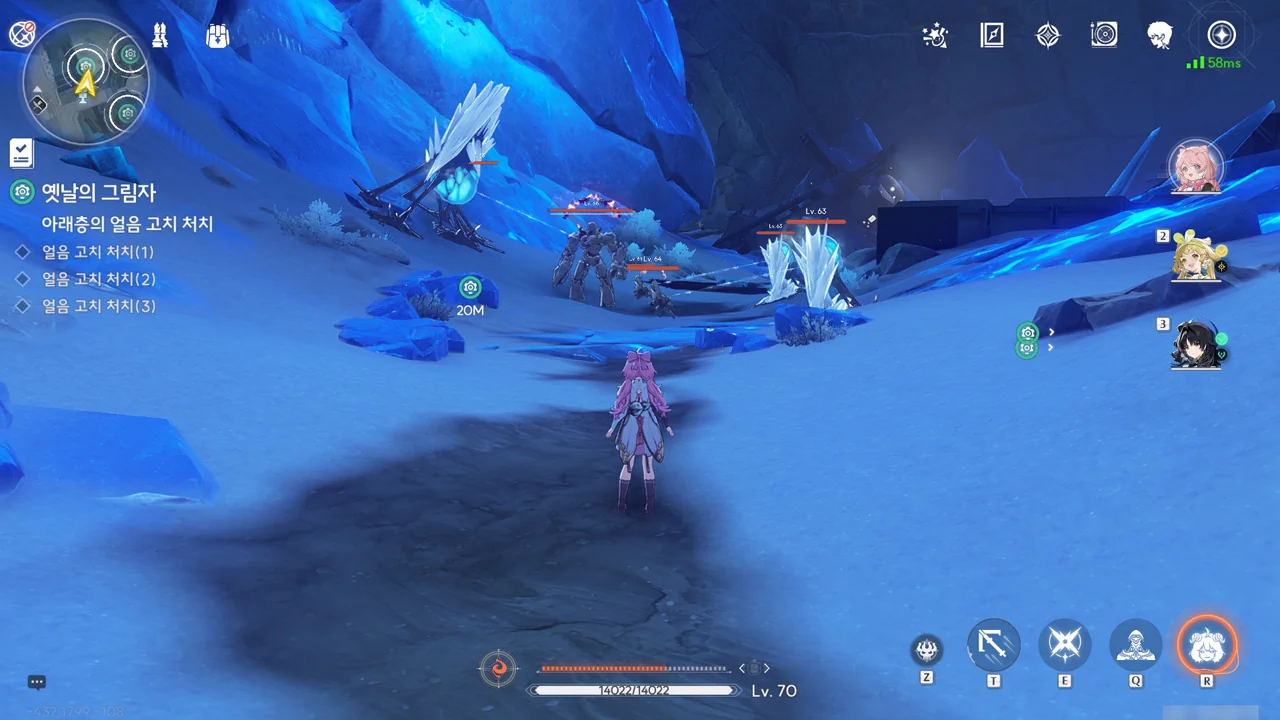
Task: Open the quest checklist icon
Action: click(21, 153)
